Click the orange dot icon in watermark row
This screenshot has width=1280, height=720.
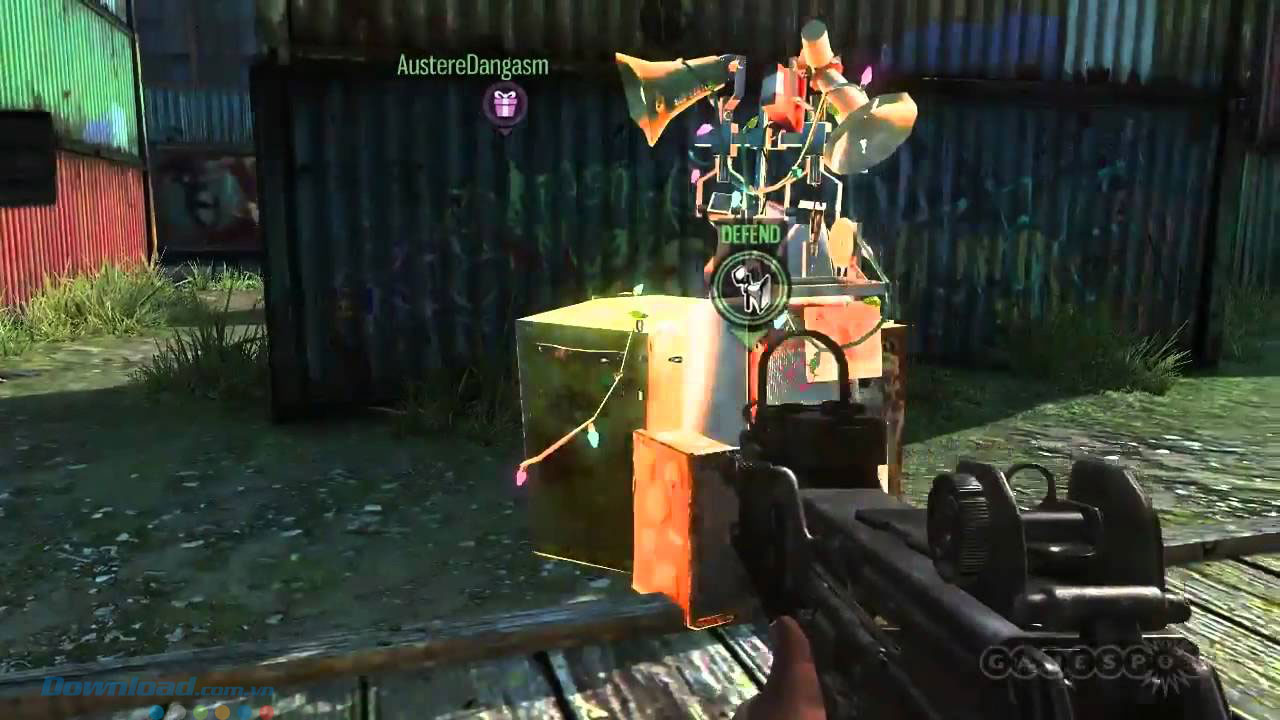click(x=221, y=712)
